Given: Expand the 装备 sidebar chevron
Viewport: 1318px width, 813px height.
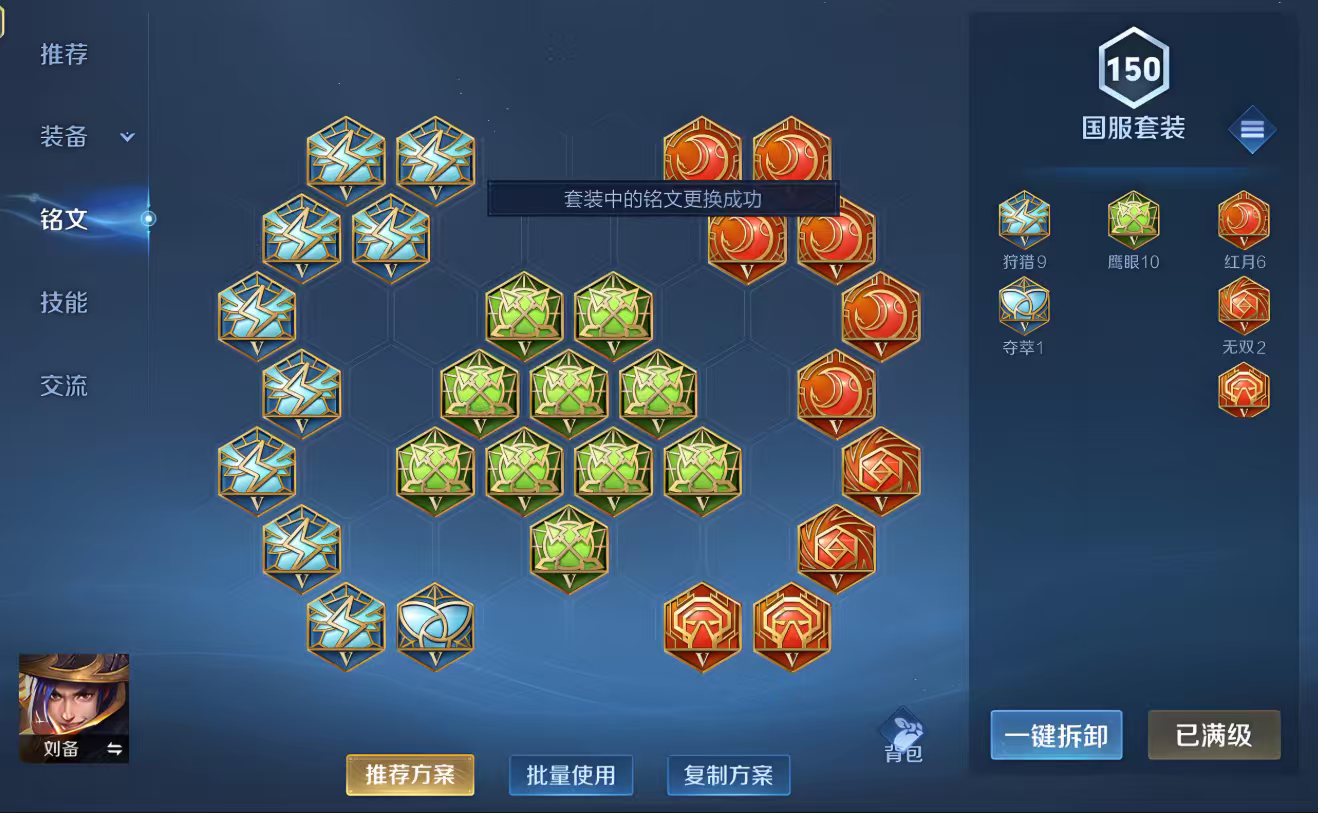Looking at the screenshot, I should point(126,138).
